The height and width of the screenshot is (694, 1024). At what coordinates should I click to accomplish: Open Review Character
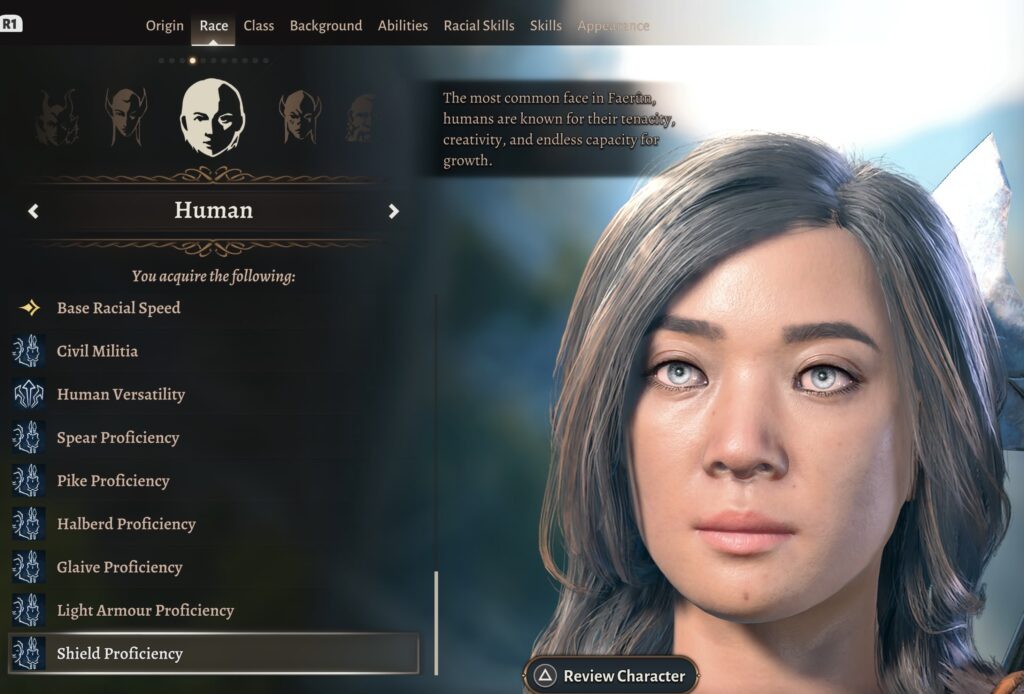coord(609,676)
